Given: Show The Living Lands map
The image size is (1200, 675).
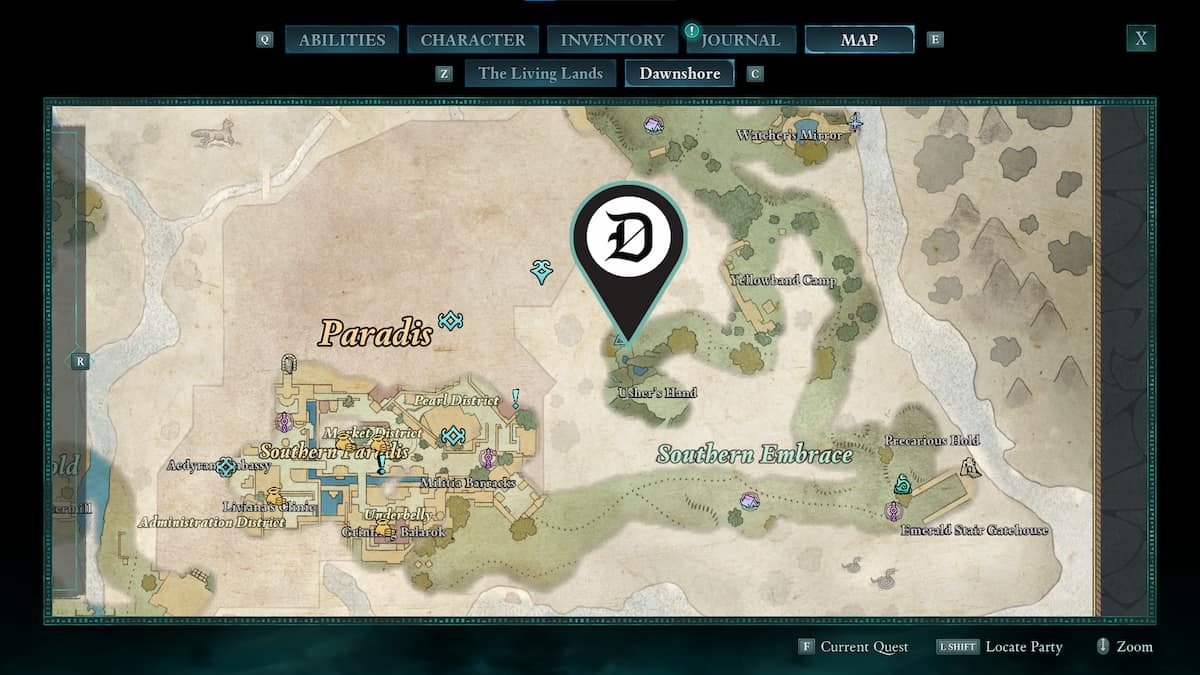Looking at the screenshot, I should (540, 73).
